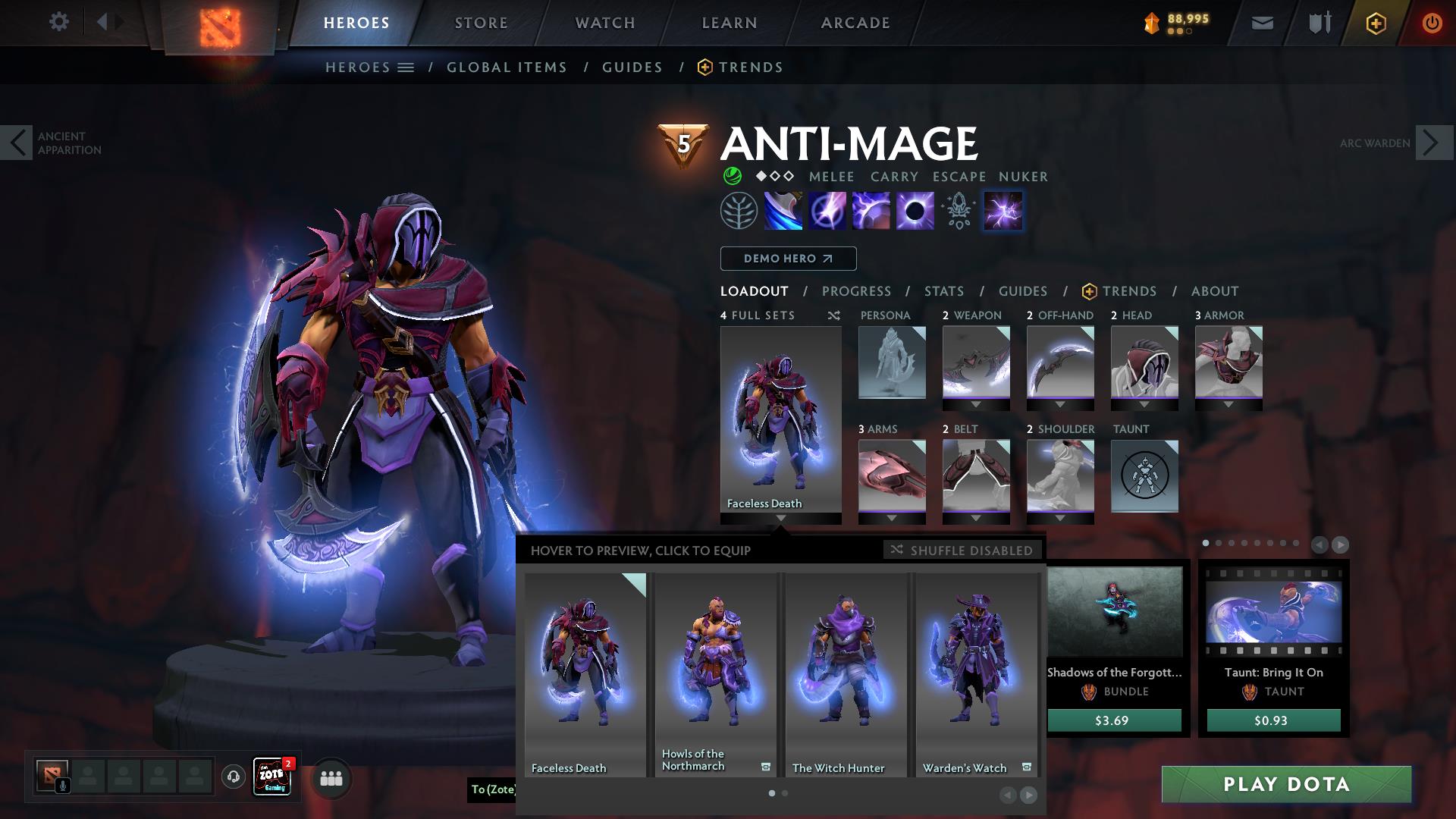Switch to the STATS tab
This screenshot has height=819, width=1456.
coord(943,291)
